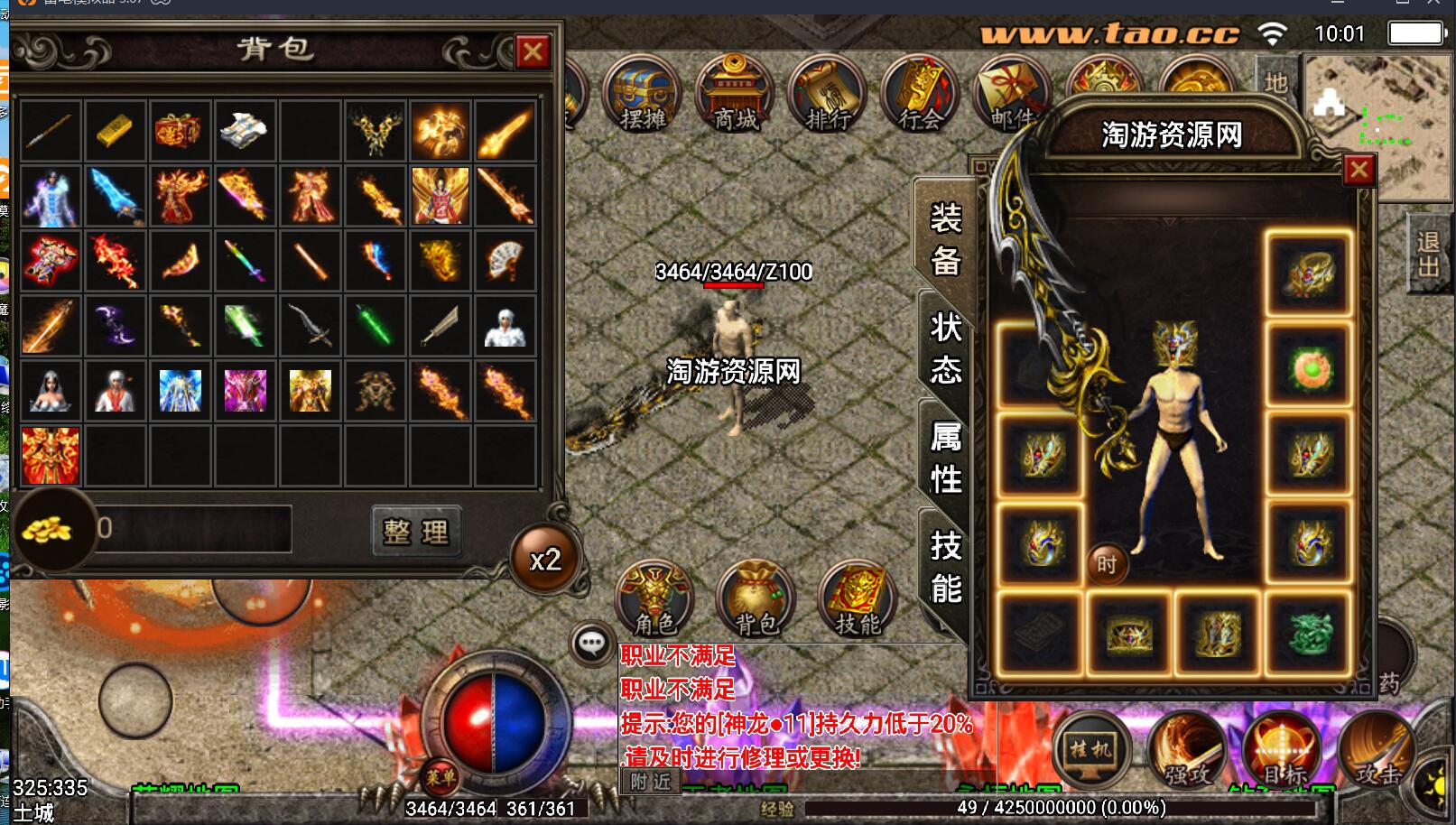Viewport: 1456px width, 825px height.
Task: Show the 技能 skills side tab
Action: [x=945, y=567]
